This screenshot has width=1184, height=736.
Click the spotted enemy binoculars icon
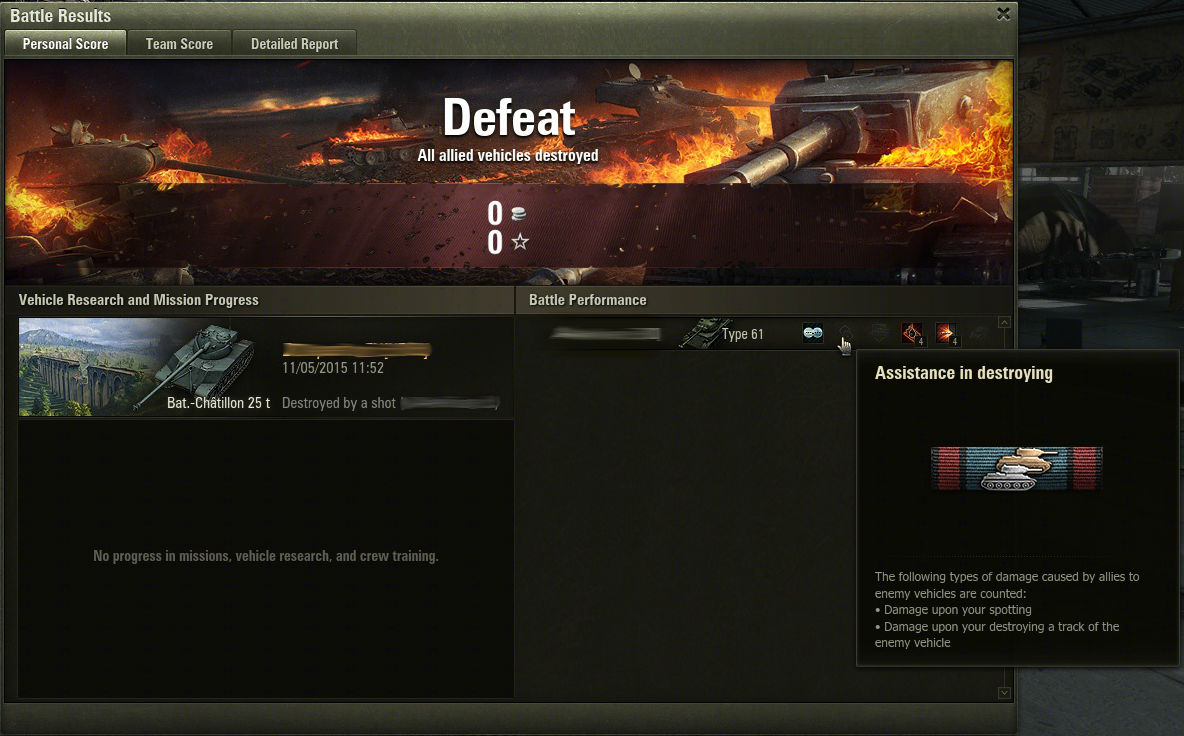[813, 334]
